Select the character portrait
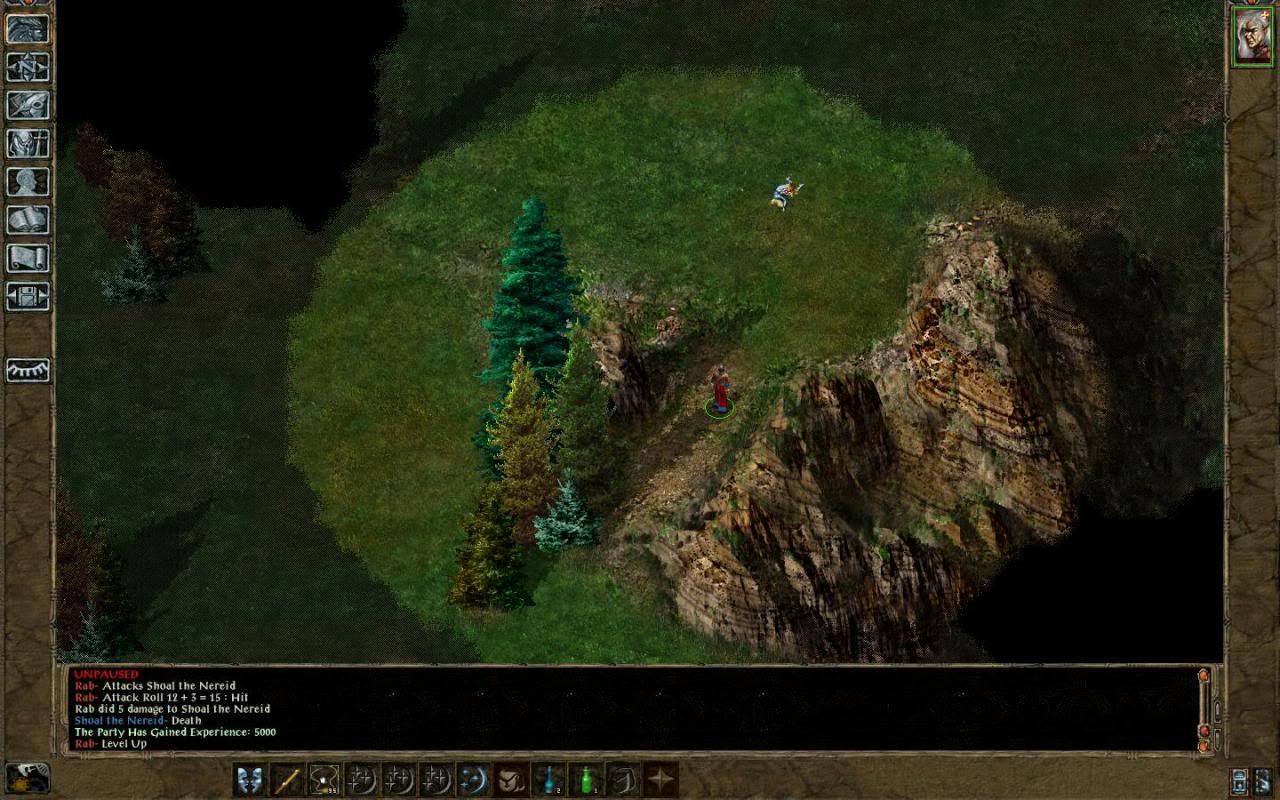Image resolution: width=1280 pixels, height=800 pixels. click(x=1251, y=36)
